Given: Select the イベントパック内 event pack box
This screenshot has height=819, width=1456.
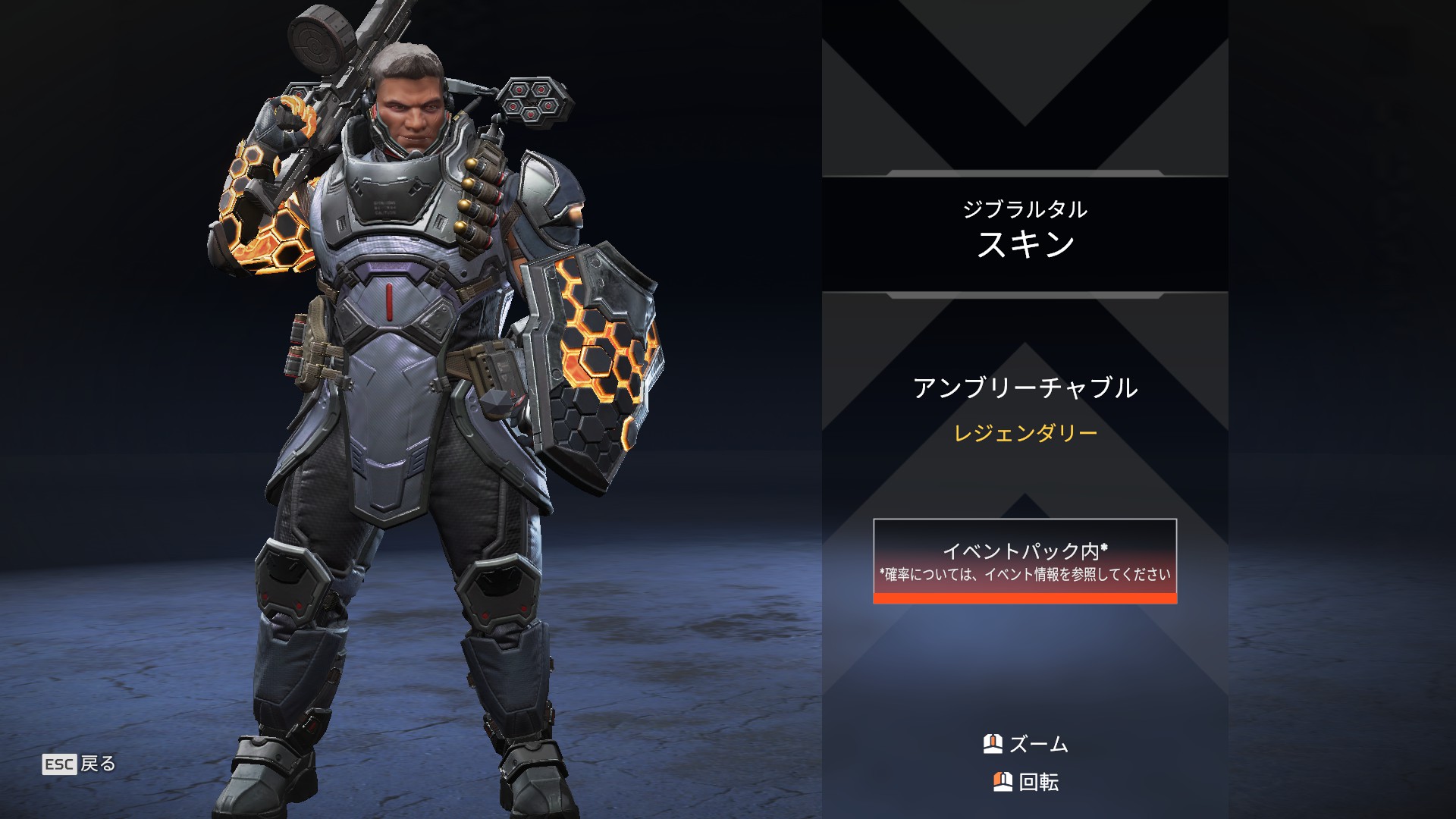Looking at the screenshot, I should [1025, 560].
